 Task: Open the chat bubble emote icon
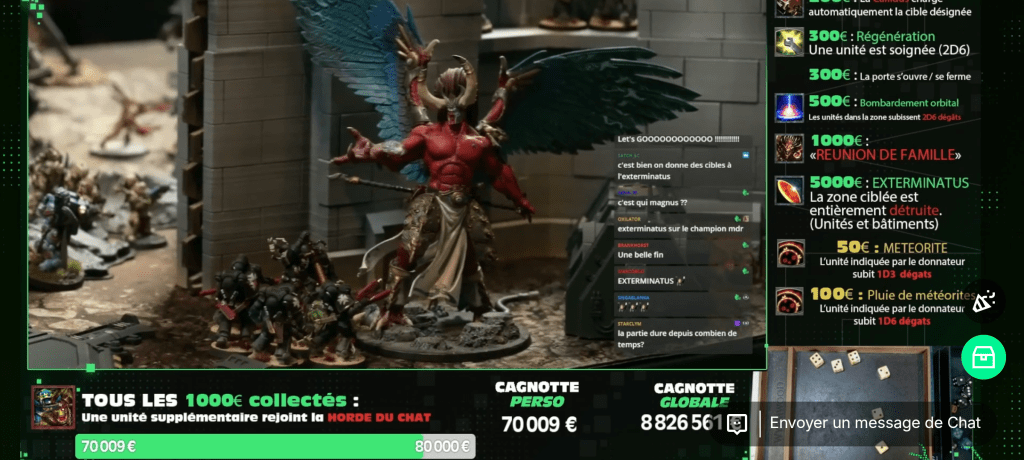point(737,424)
